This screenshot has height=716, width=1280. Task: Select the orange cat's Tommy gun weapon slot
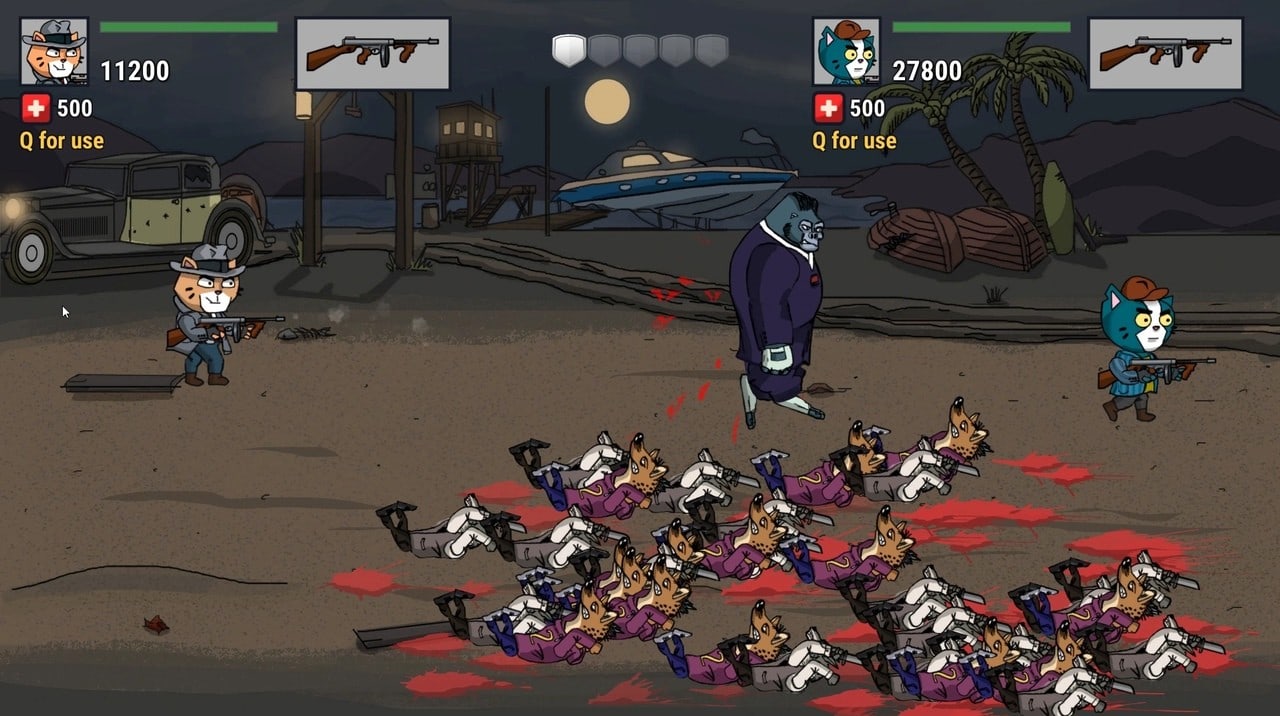[373, 54]
